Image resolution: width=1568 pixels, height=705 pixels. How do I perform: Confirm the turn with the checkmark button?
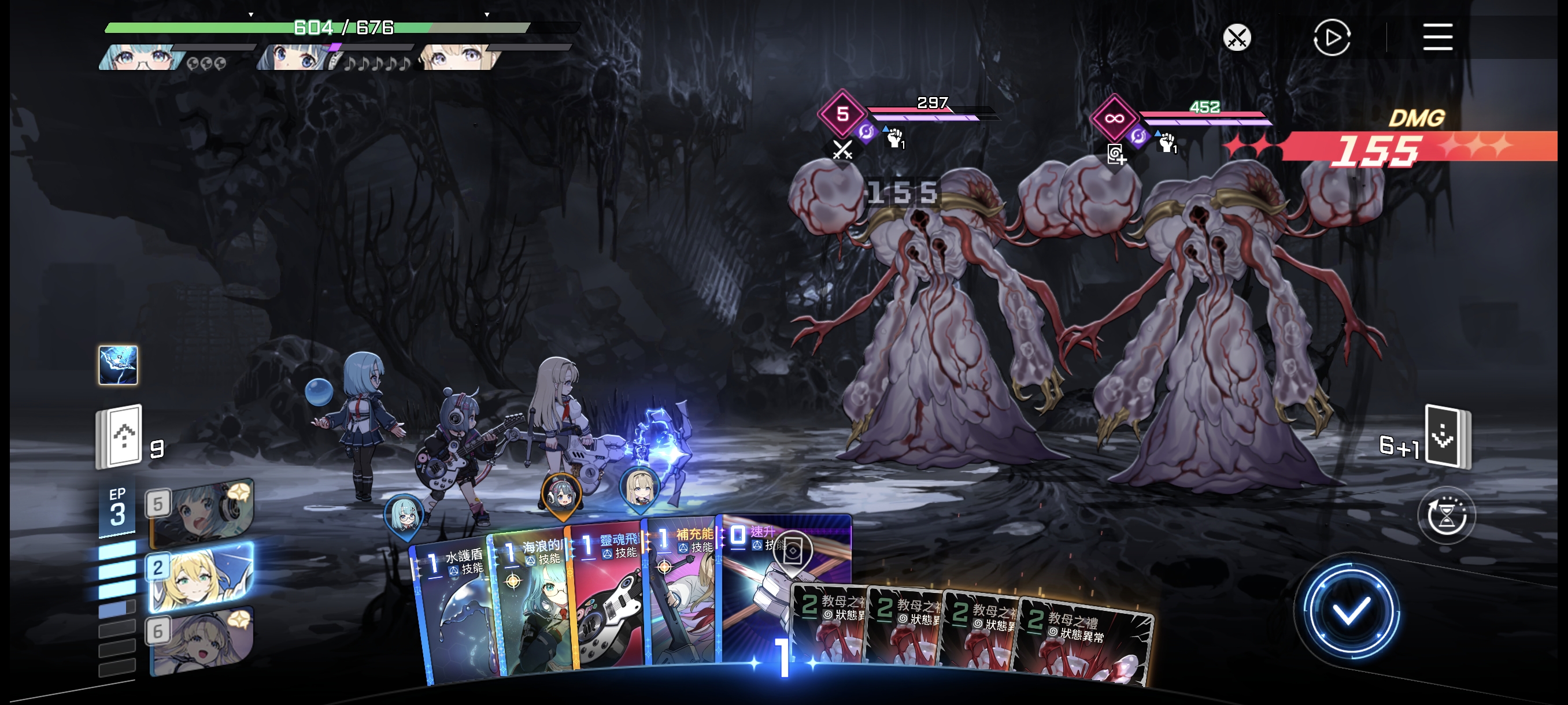(1349, 611)
